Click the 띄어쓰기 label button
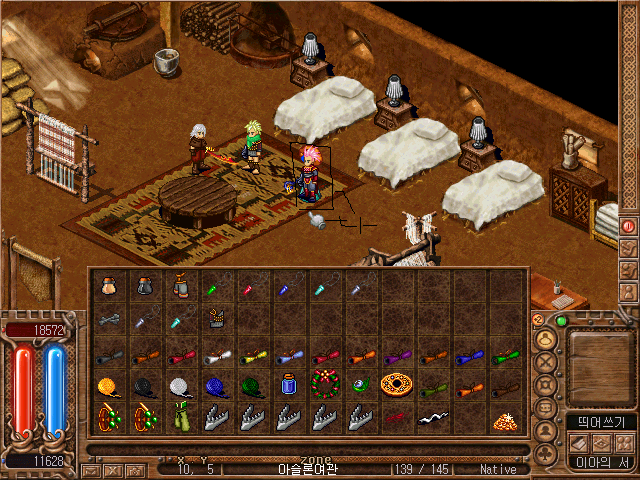 (601, 422)
